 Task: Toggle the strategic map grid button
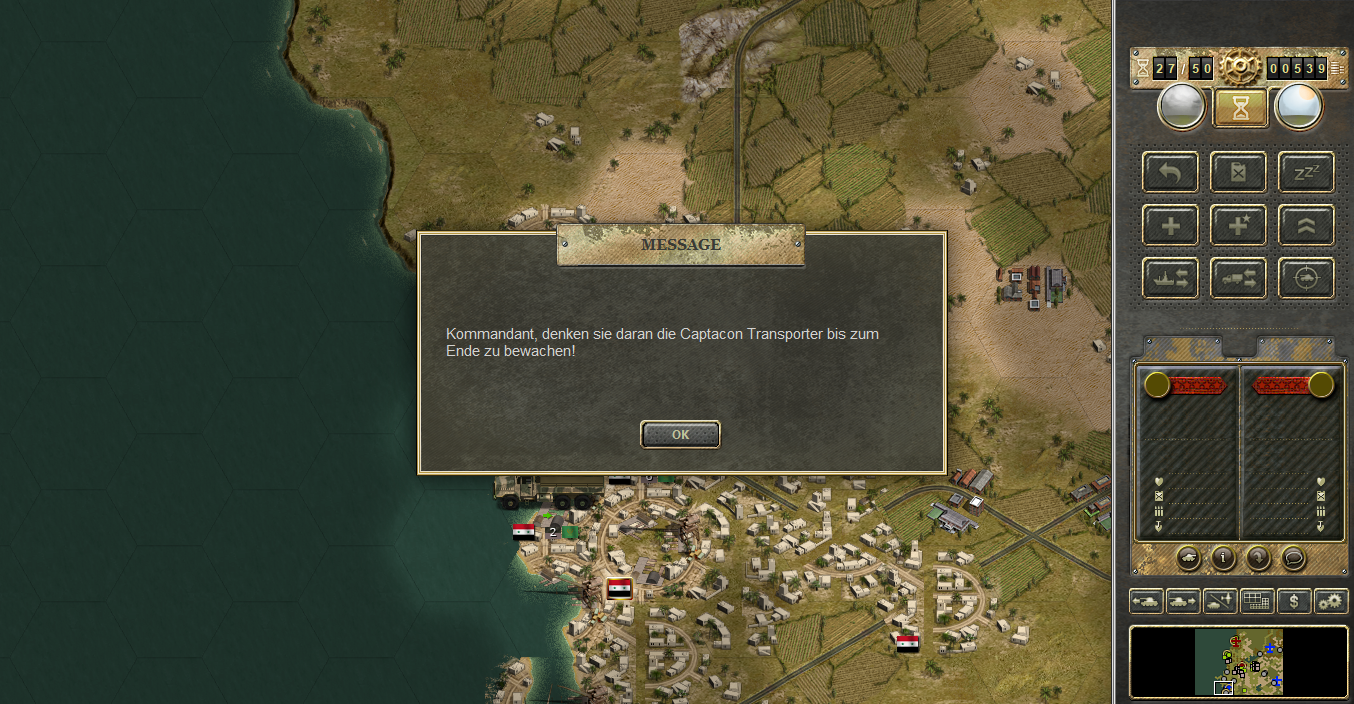1257,601
